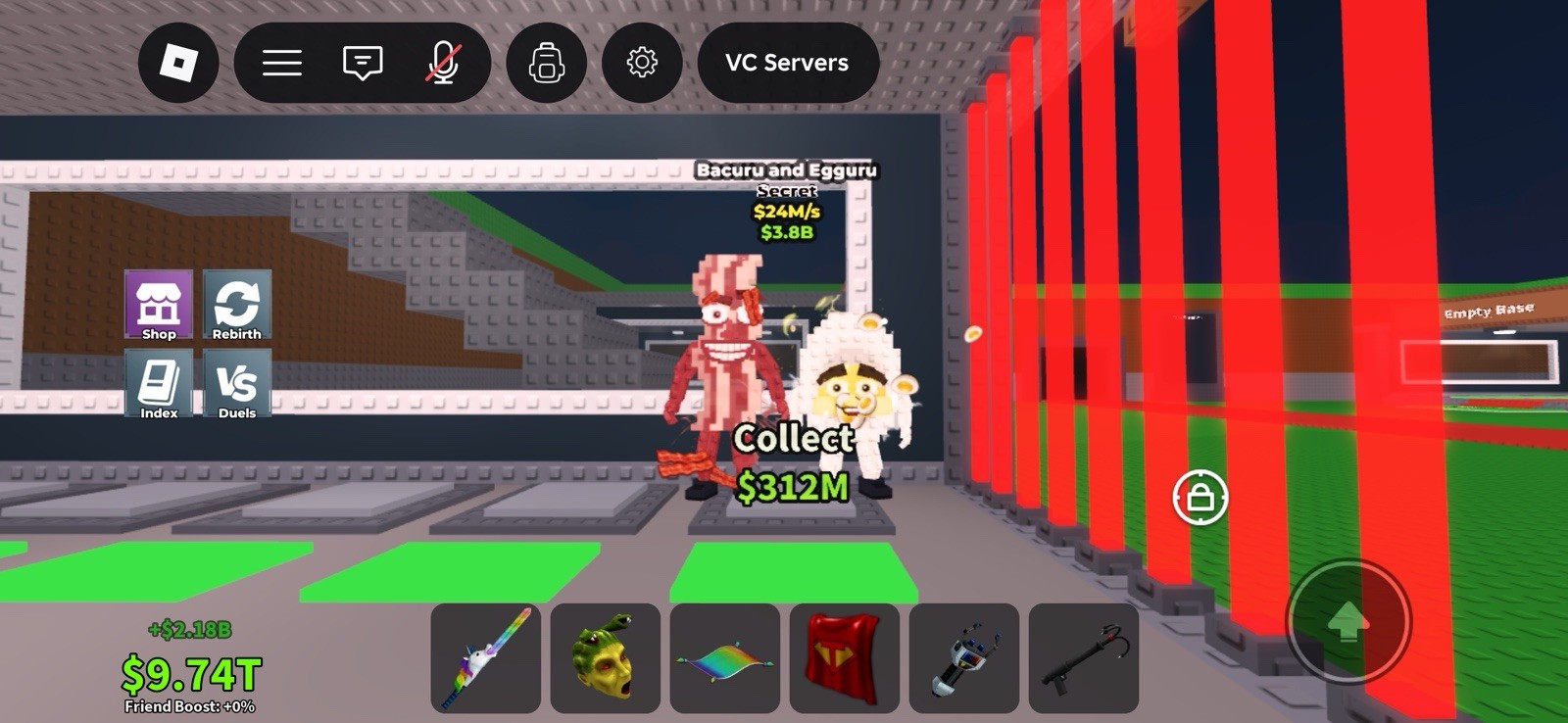
Task: Unmute the microphone
Action: click(444, 62)
